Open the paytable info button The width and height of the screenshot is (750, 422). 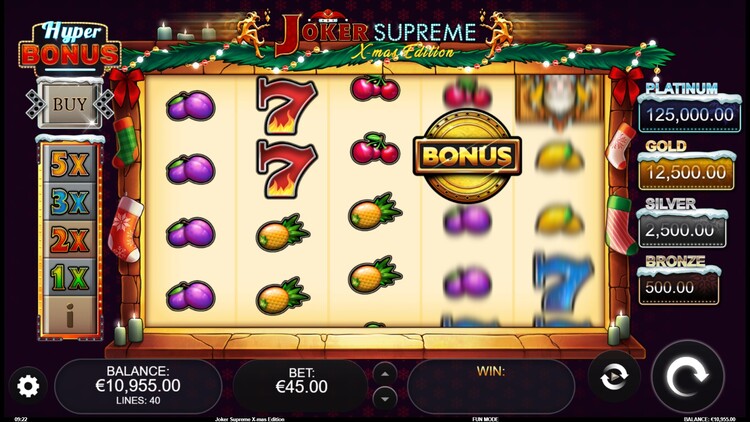(69, 317)
